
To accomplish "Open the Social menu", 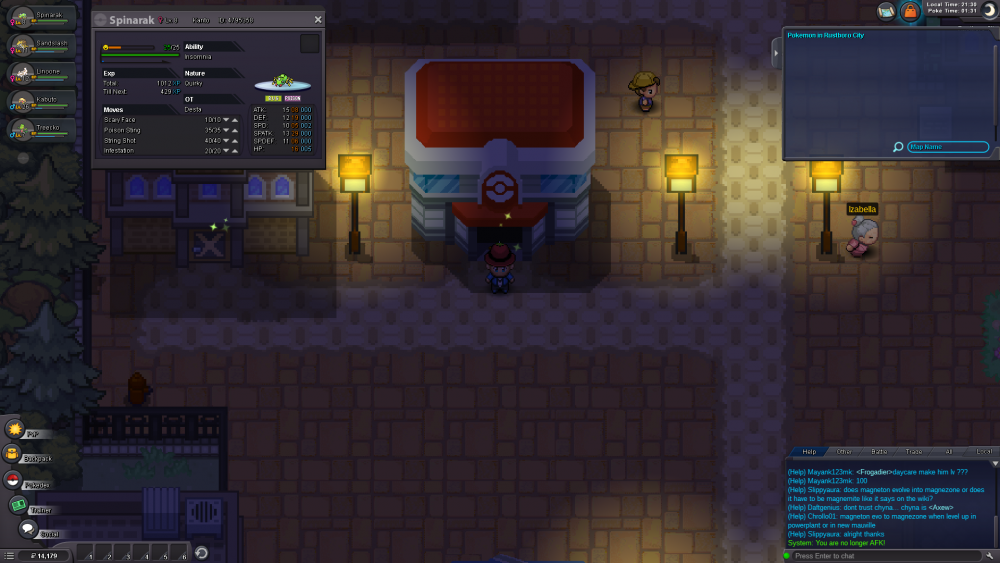I will point(27,529).
